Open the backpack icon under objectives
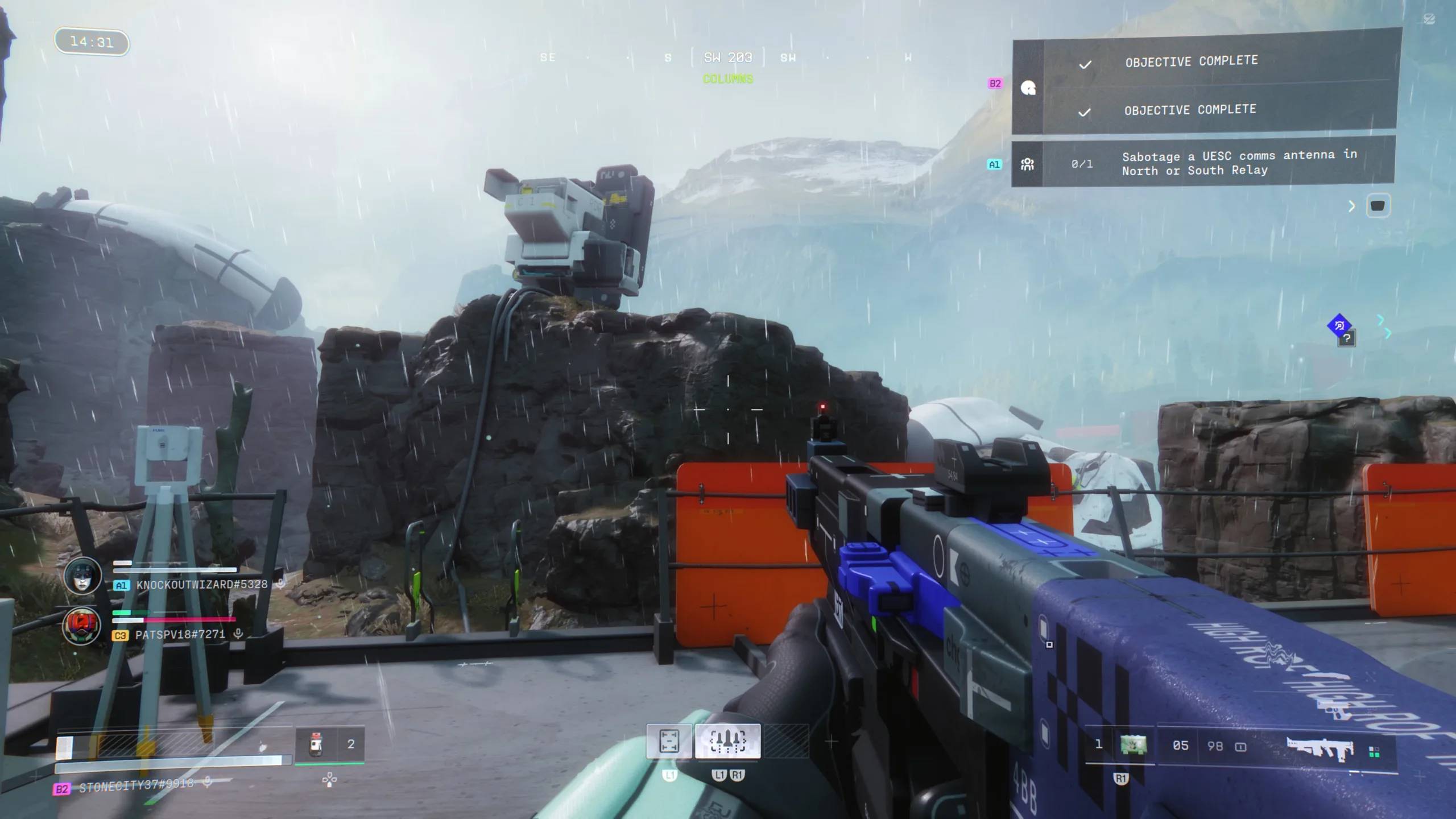Image resolution: width=1456 pixels, height=819 pixels. [1378, 206]
